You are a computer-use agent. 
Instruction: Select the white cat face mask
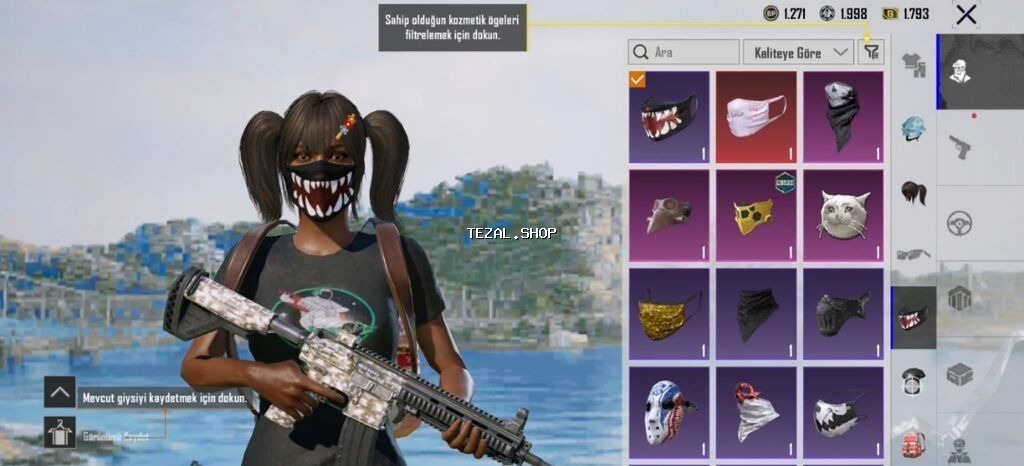pos(843,215)
